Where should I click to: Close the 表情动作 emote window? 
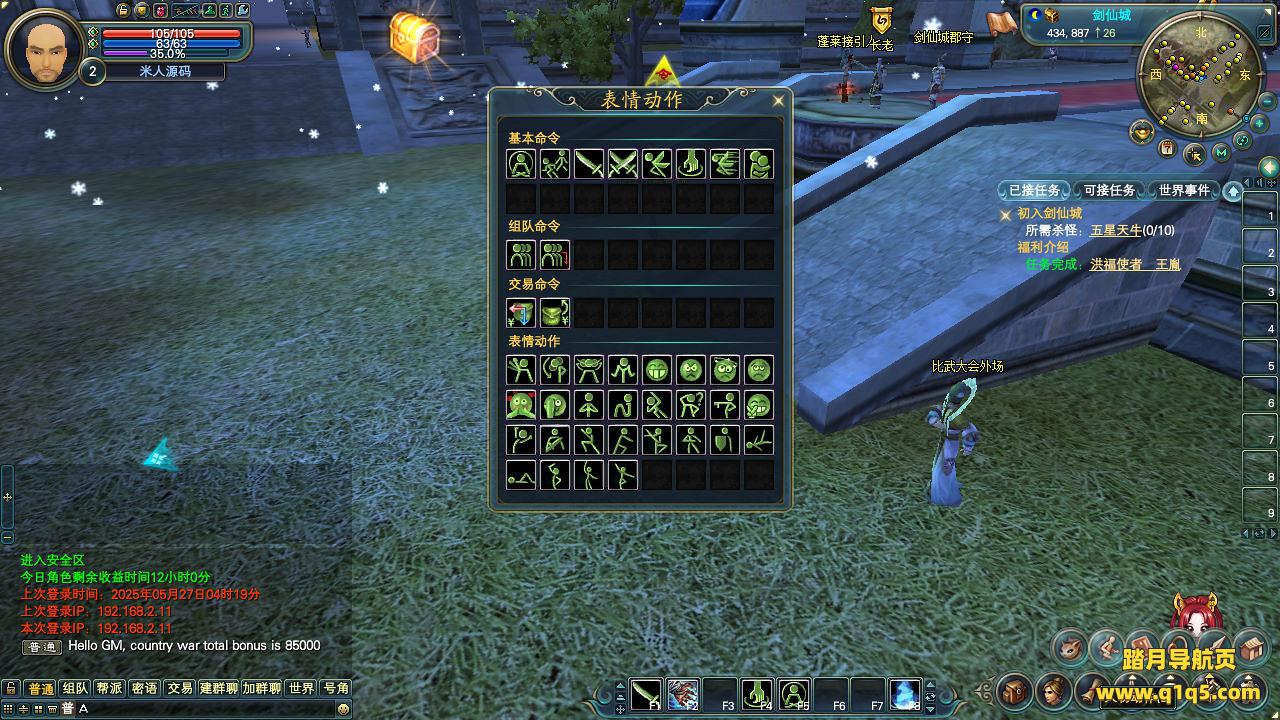pyautogui.click(x=778, y=100)
